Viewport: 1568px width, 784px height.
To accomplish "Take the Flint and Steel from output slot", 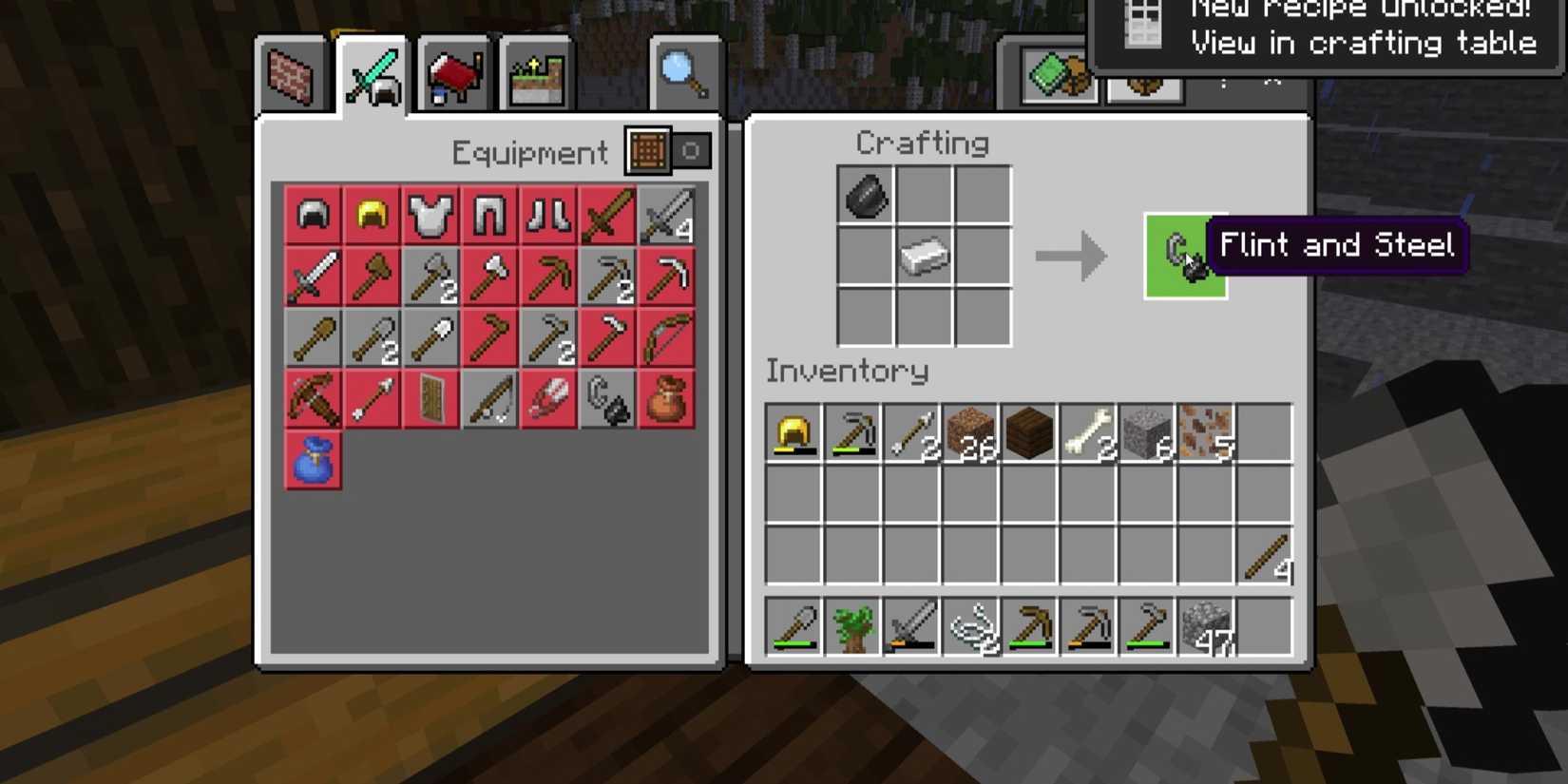I will pyautogui.click(x=1185, y=255).
